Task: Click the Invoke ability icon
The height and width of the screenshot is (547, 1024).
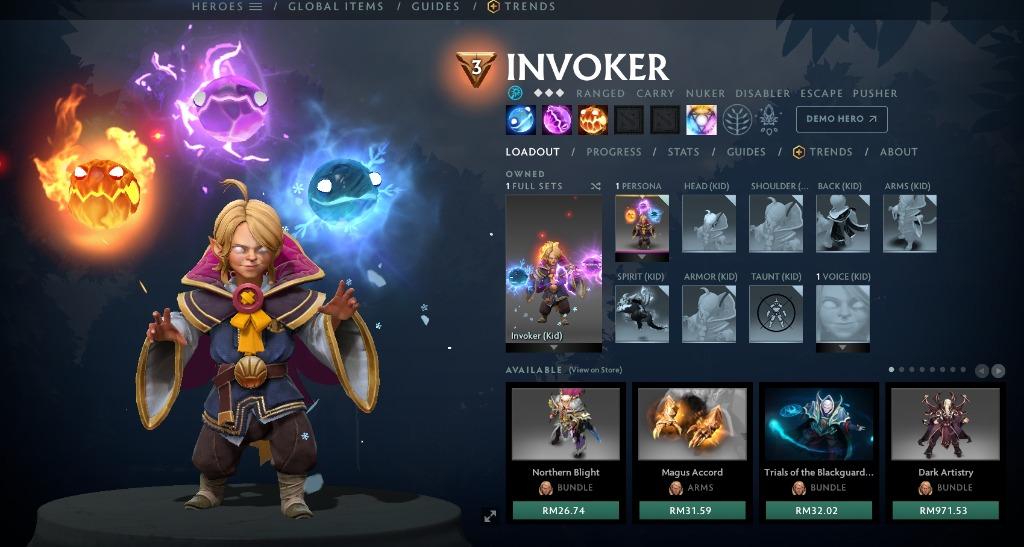Action: click(x=700, y=120)
